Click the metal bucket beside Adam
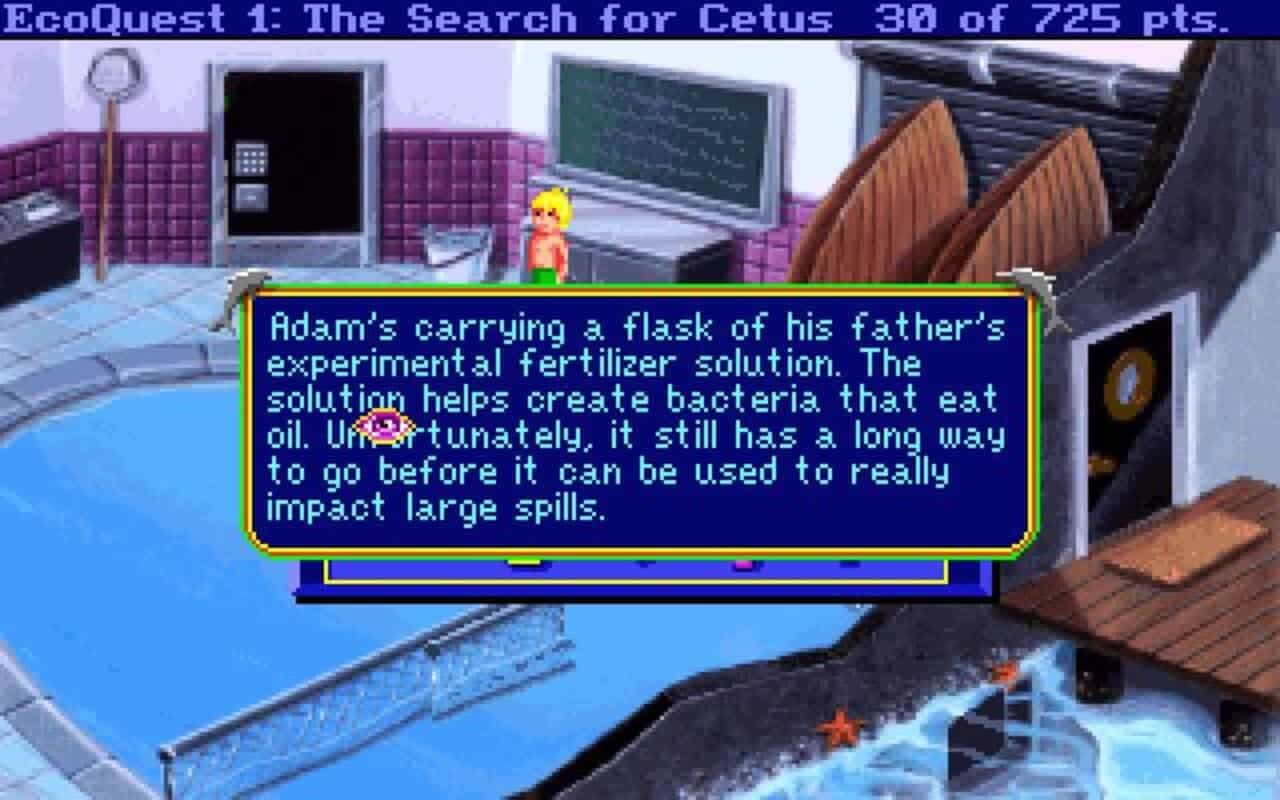This screenshot has width=1280, height=800. pos(456,250)
